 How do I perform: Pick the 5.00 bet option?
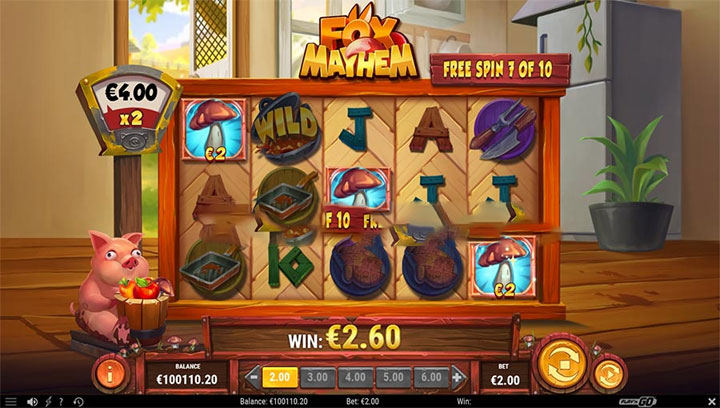coord(394,376)
